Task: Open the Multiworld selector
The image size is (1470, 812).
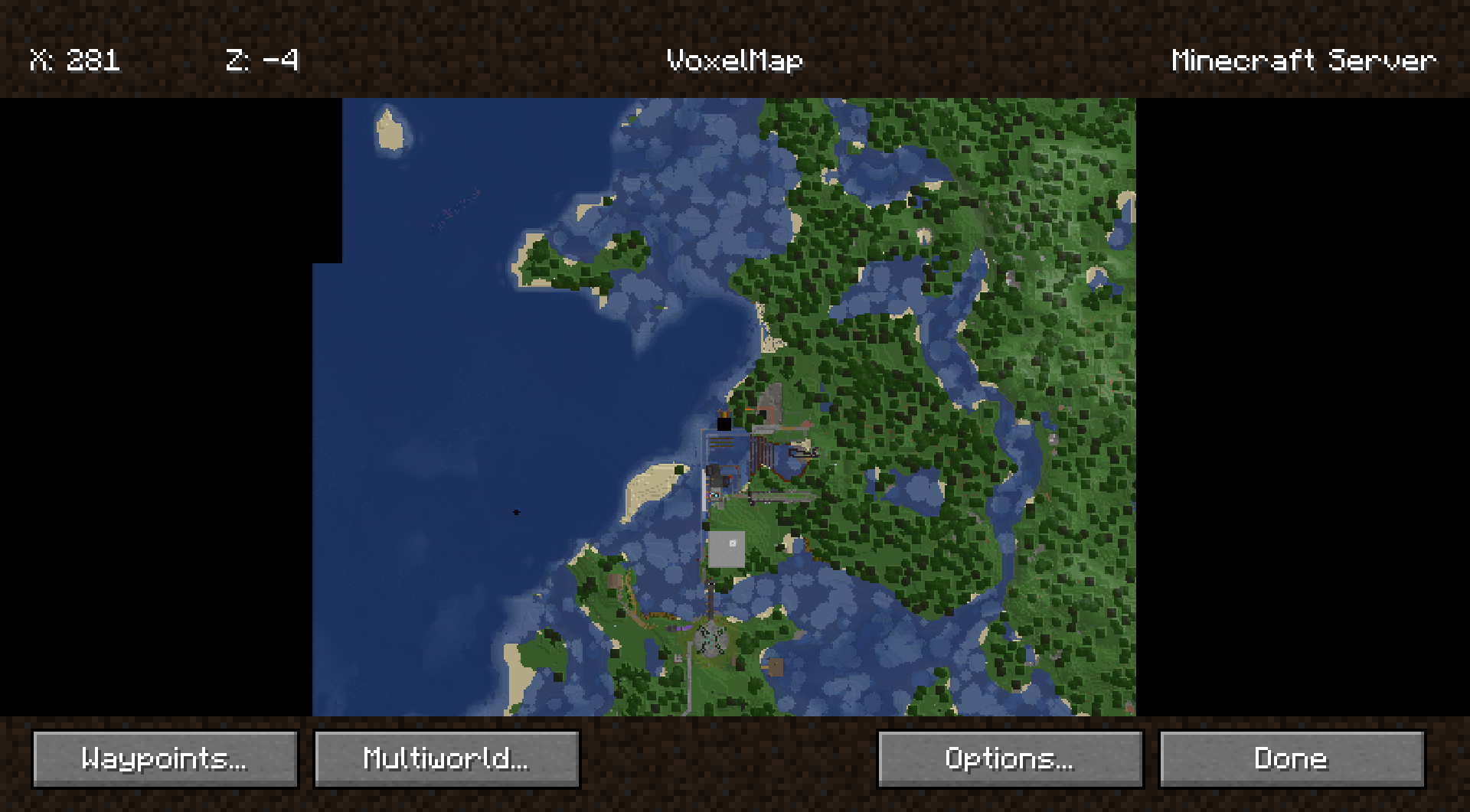Action: pos(446,758)
